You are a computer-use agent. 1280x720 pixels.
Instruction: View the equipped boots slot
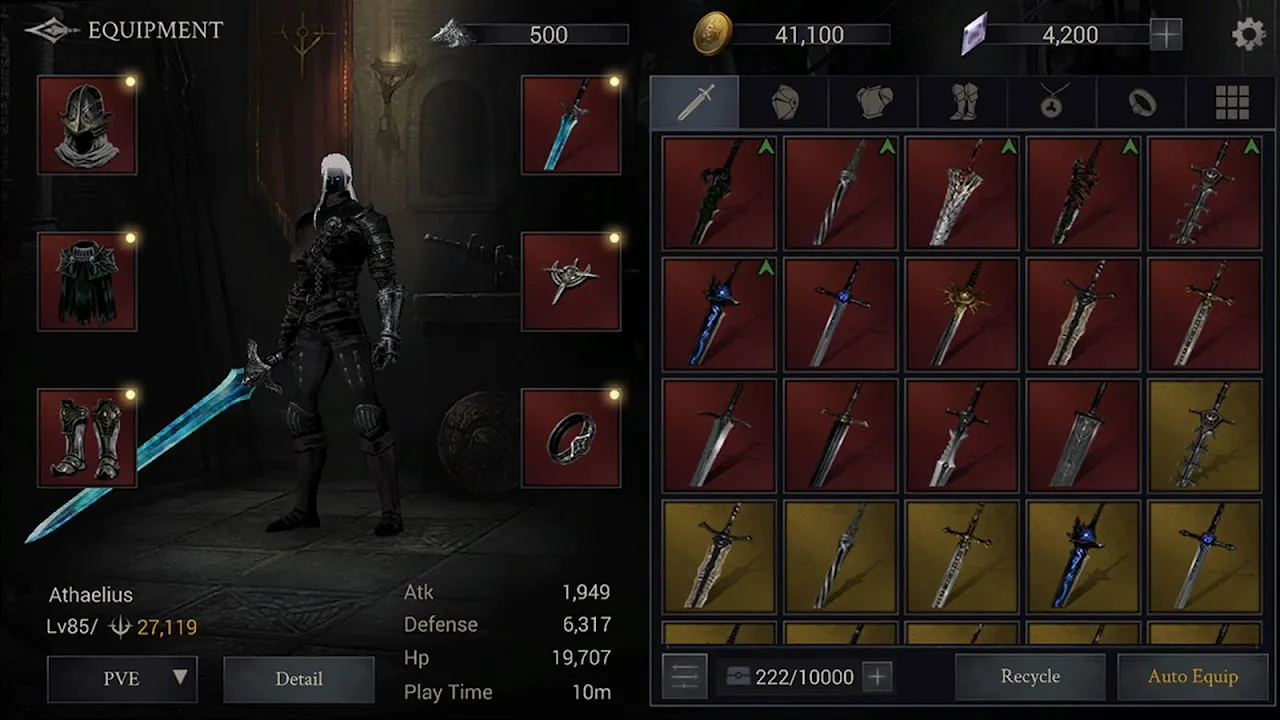pyautogui.click(x=86, y=437)
